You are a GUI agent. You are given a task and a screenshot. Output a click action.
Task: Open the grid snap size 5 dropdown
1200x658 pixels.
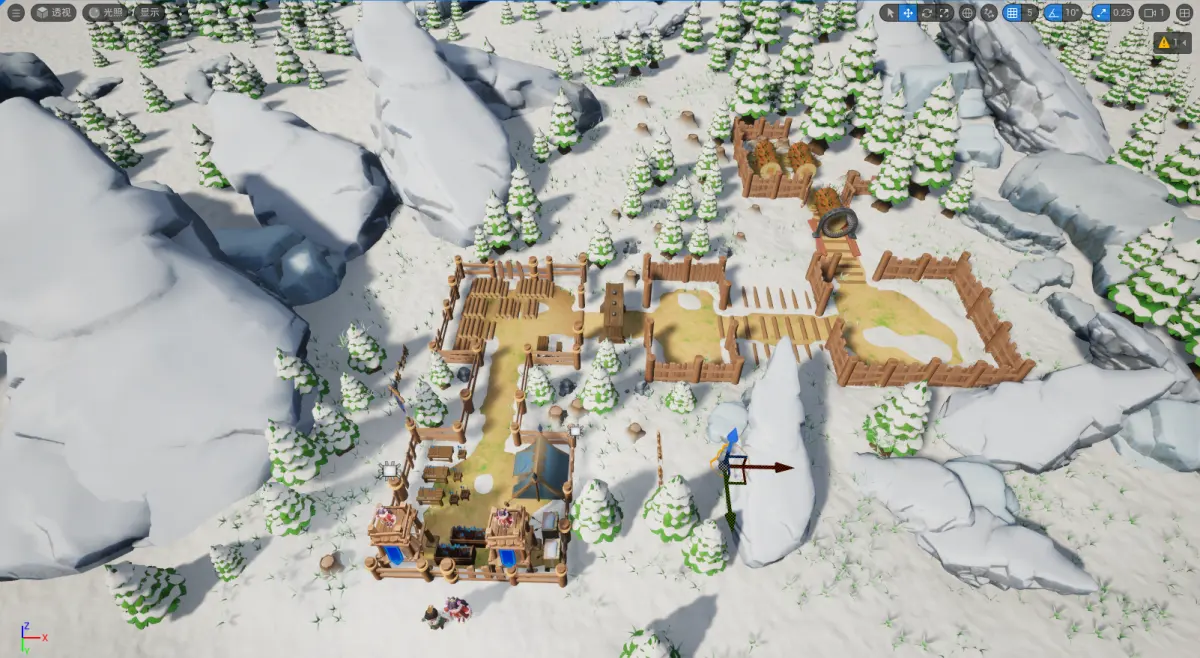[x=1029, y=13]
